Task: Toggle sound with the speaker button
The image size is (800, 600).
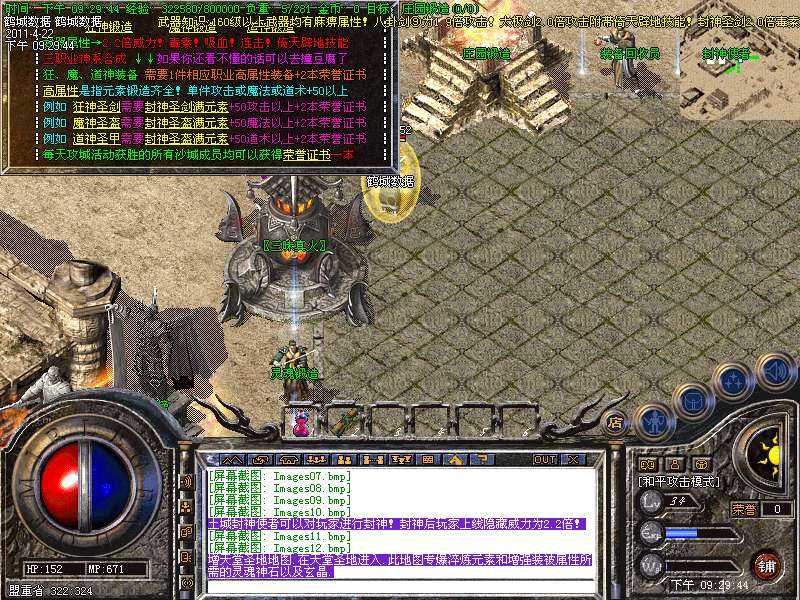Action: (776, 370)
